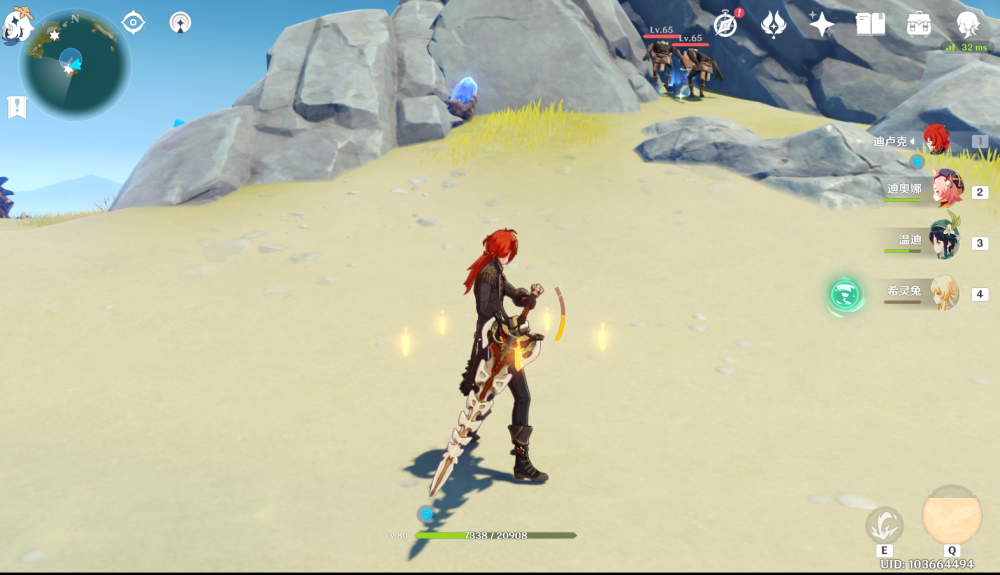The height and width of the screenshot is (575, 1000).
Task: Open the four-pointed star events icon
Action: pos(821,24)
